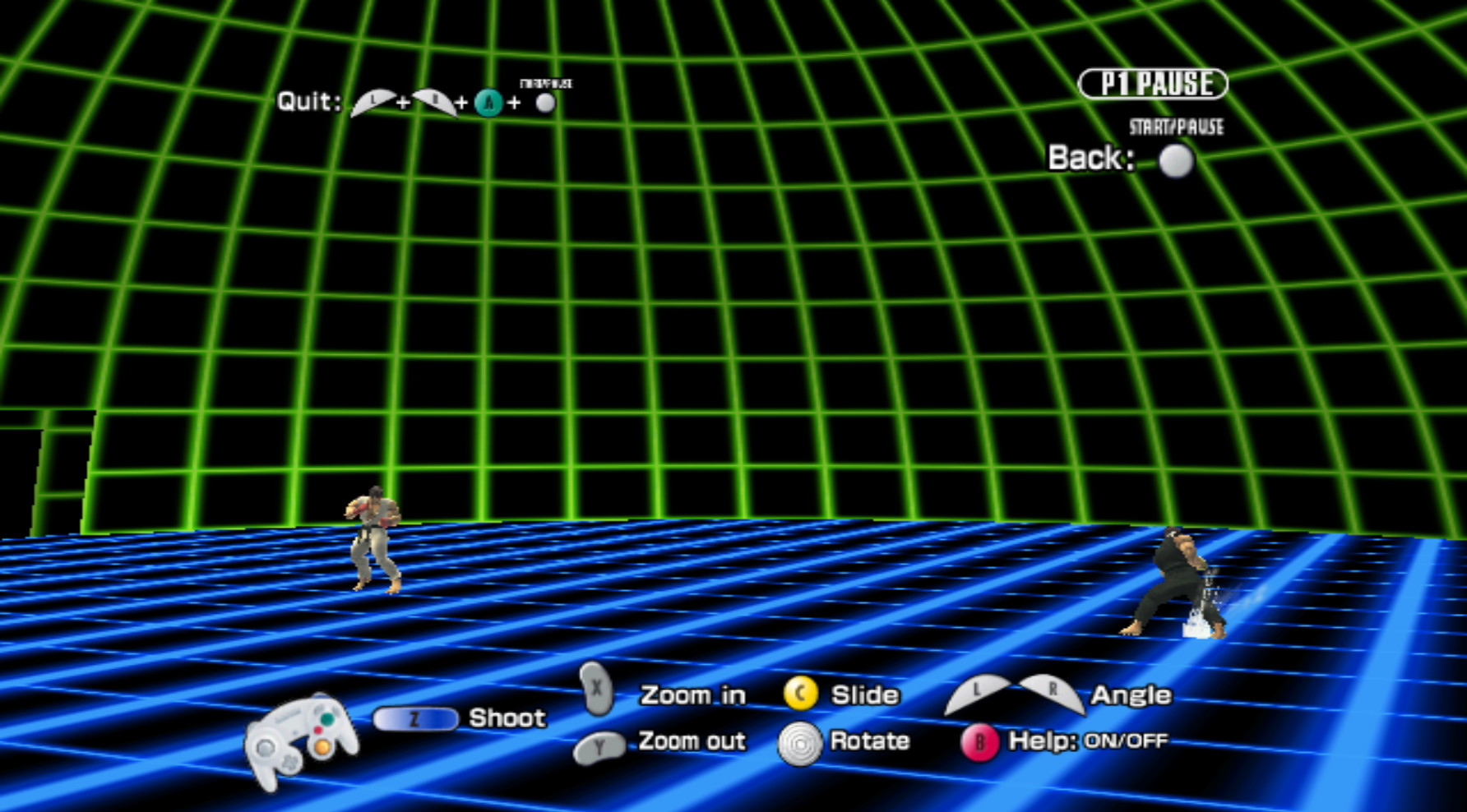Click the P1 PAUSE indicator

click(1153, 82)
